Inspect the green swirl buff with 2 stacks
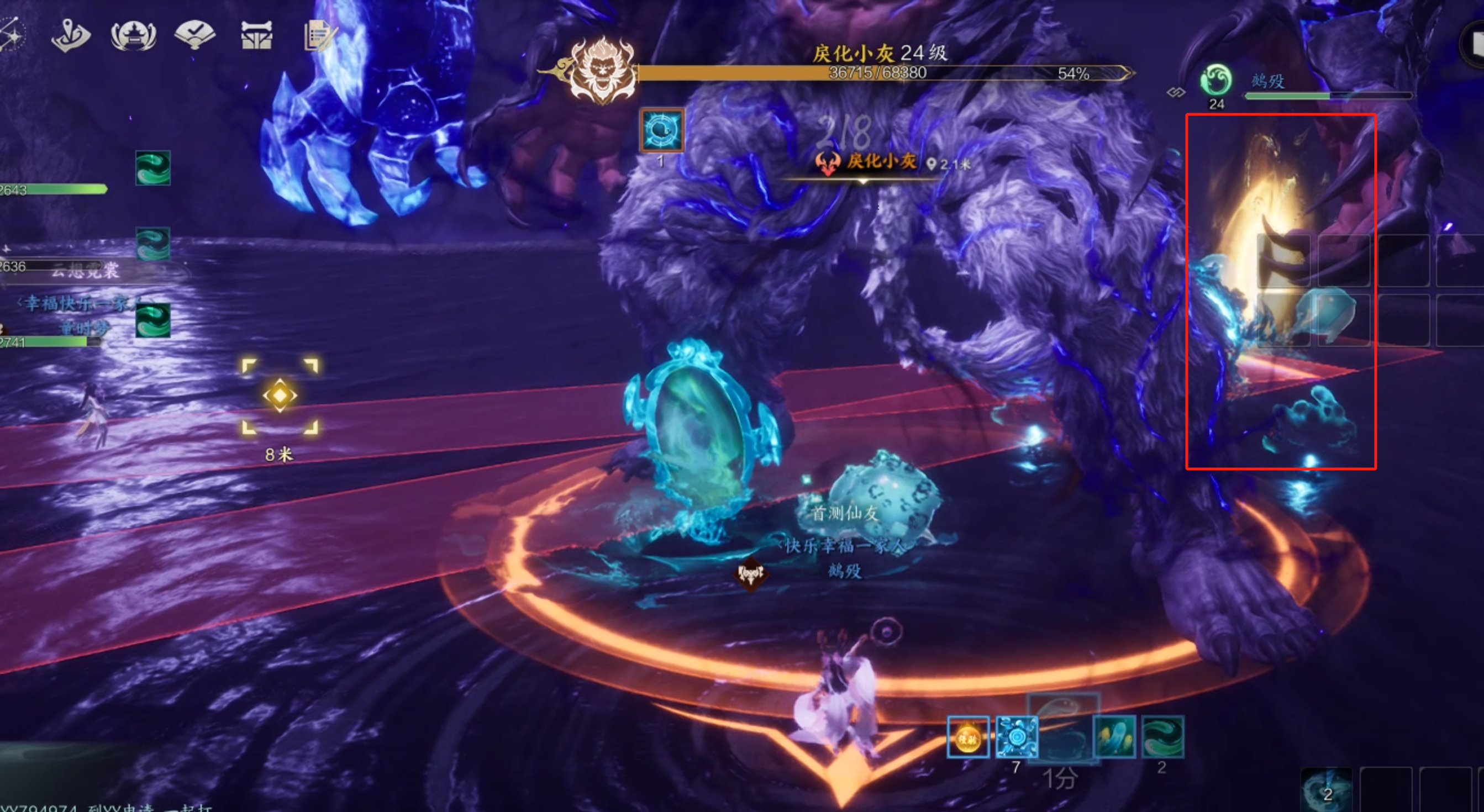The height and width of the screenshot is (812, 1484). click(x=1162, y=737)
